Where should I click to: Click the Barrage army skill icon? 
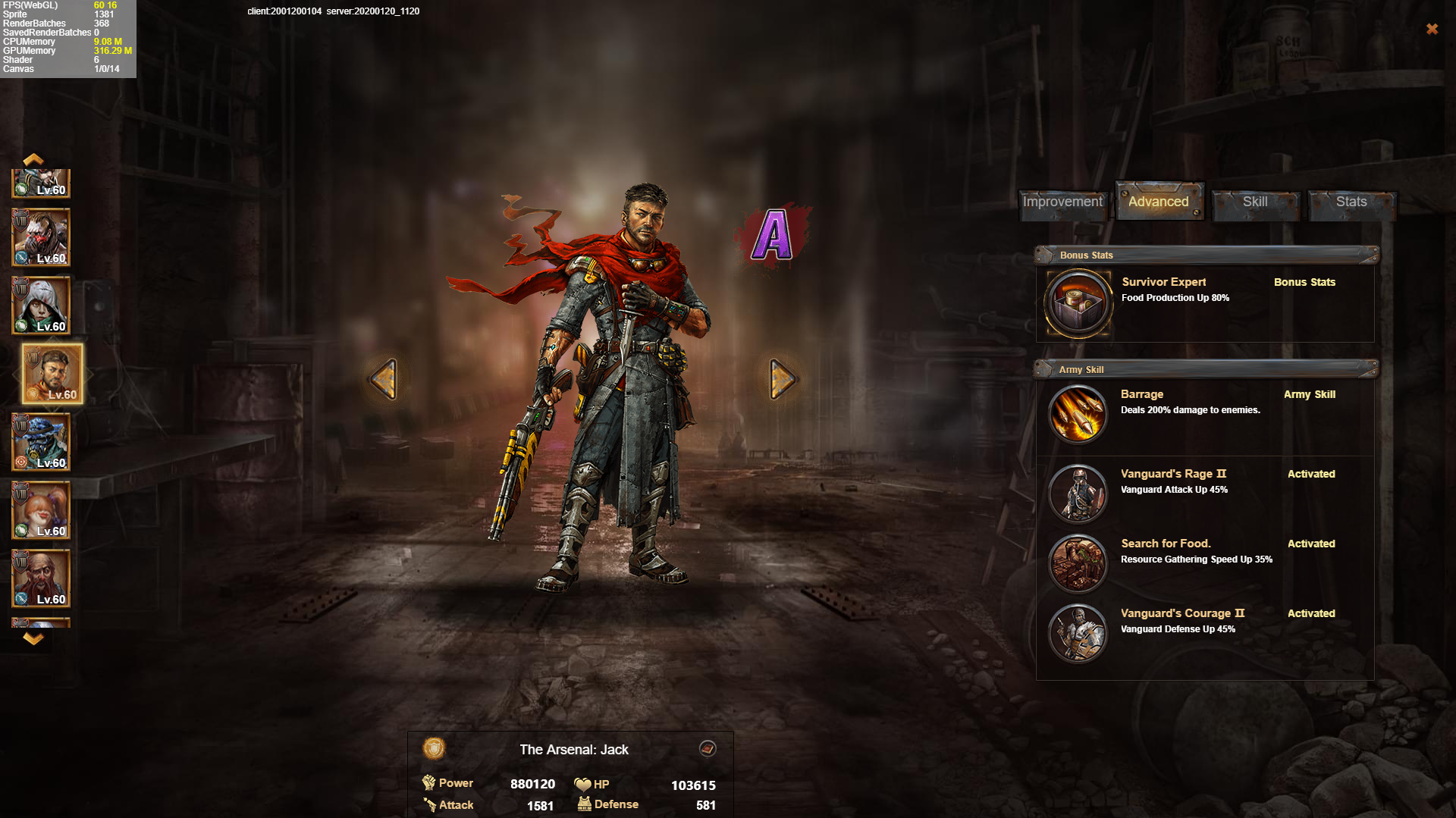[1078, 414]
